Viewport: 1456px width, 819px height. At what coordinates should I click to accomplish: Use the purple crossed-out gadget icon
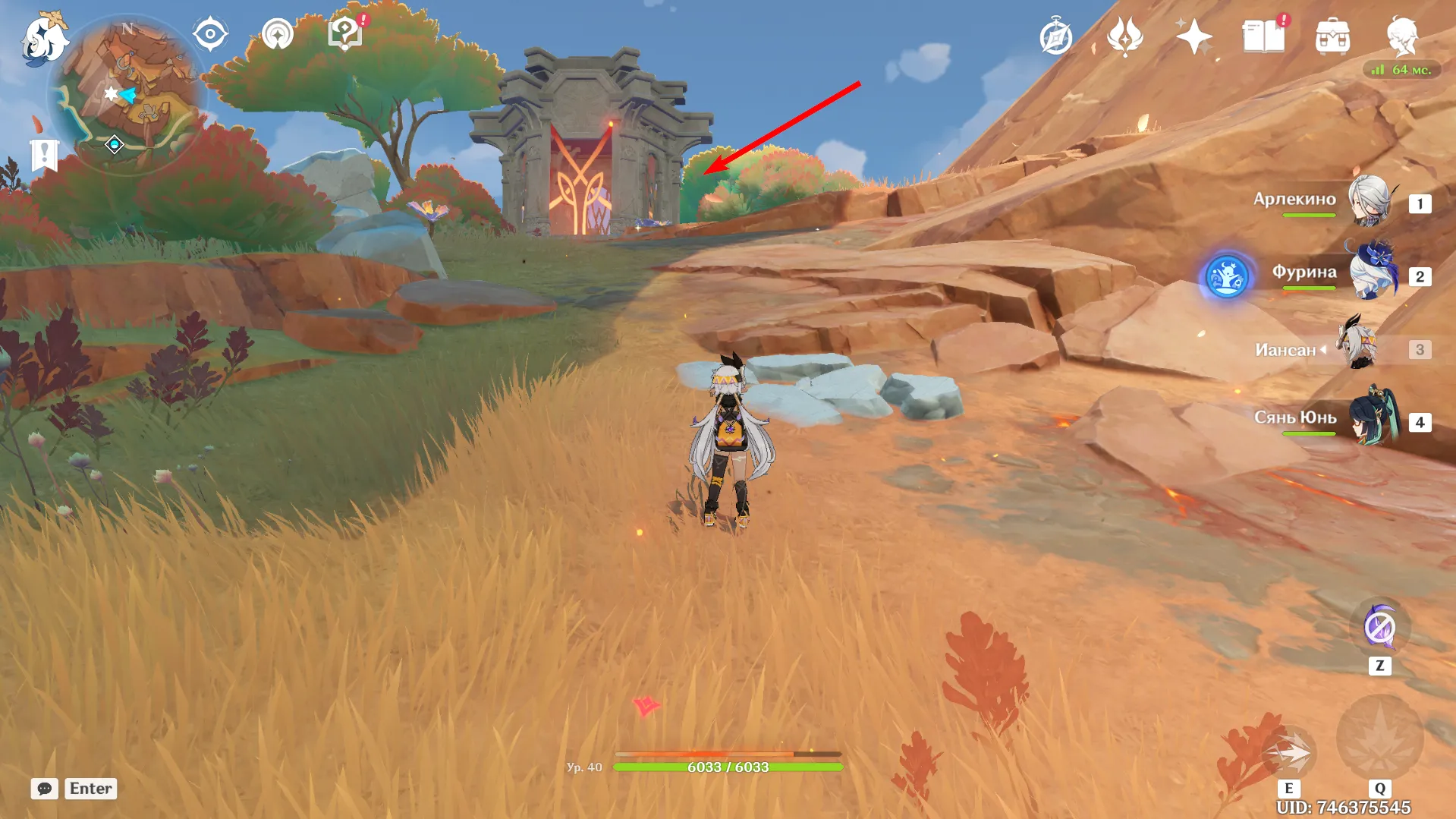[1379, 628]
